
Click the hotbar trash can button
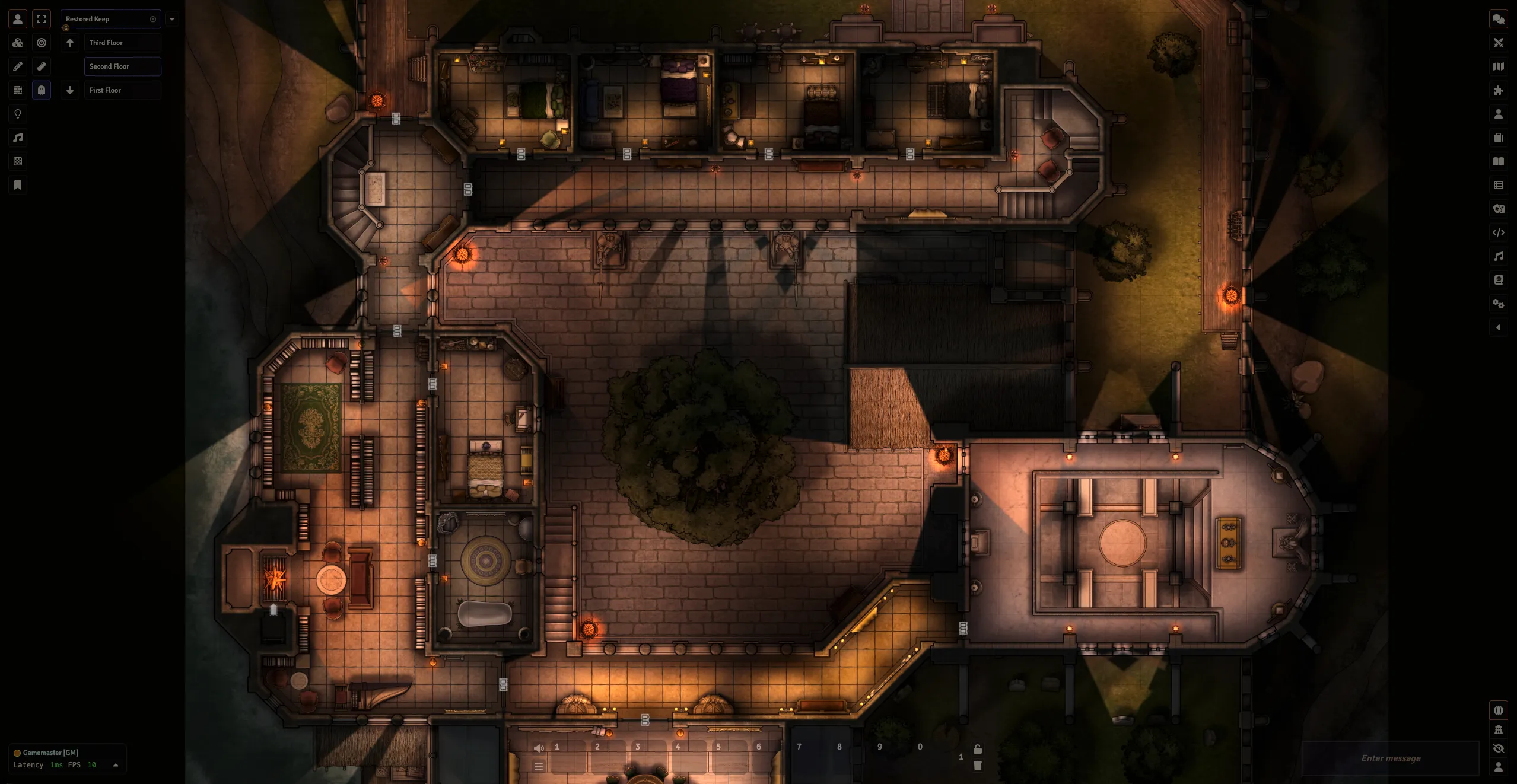[978, 766]
